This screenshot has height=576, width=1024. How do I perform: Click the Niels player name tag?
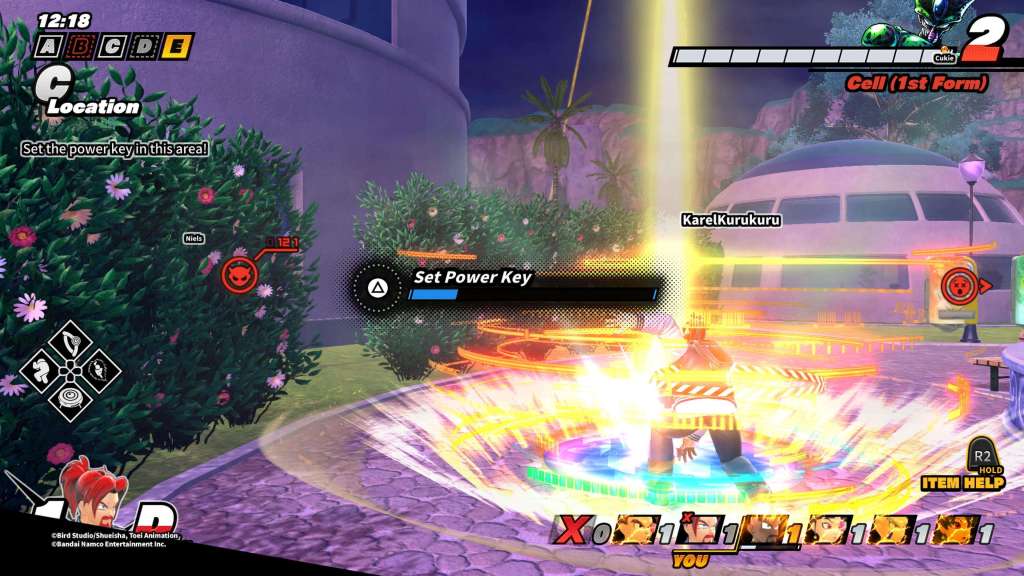[x=195, y=238]
